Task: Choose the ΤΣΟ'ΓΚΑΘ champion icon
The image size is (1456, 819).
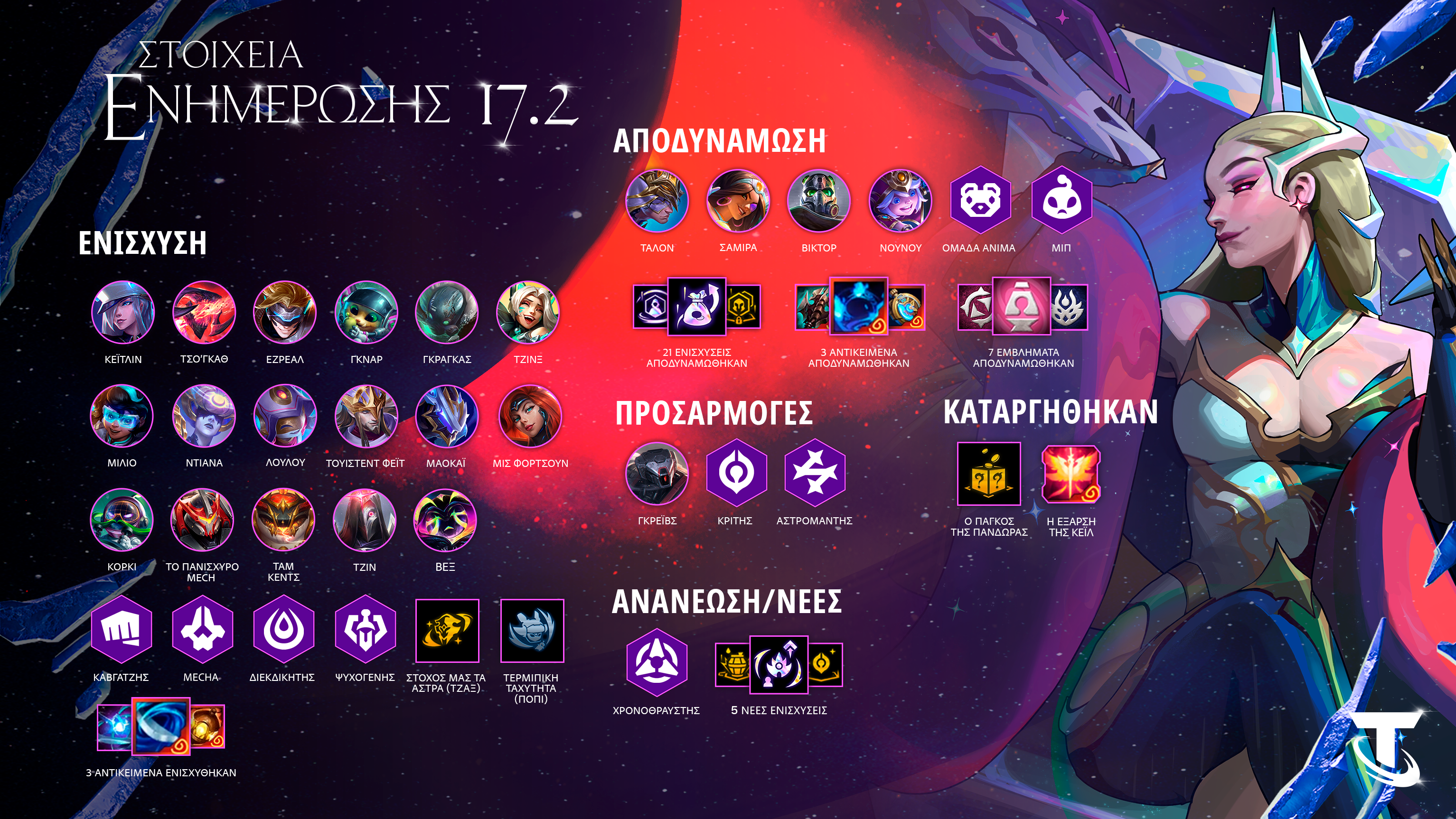Action: tap(204, 312)
